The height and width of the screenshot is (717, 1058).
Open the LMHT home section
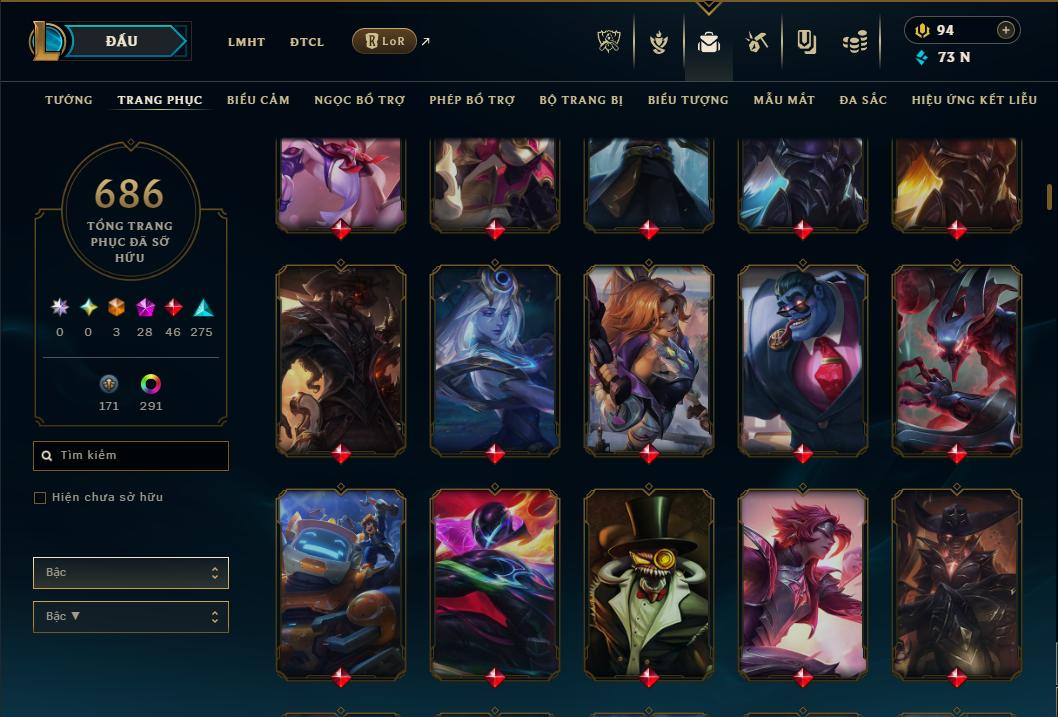click(246, 42)
